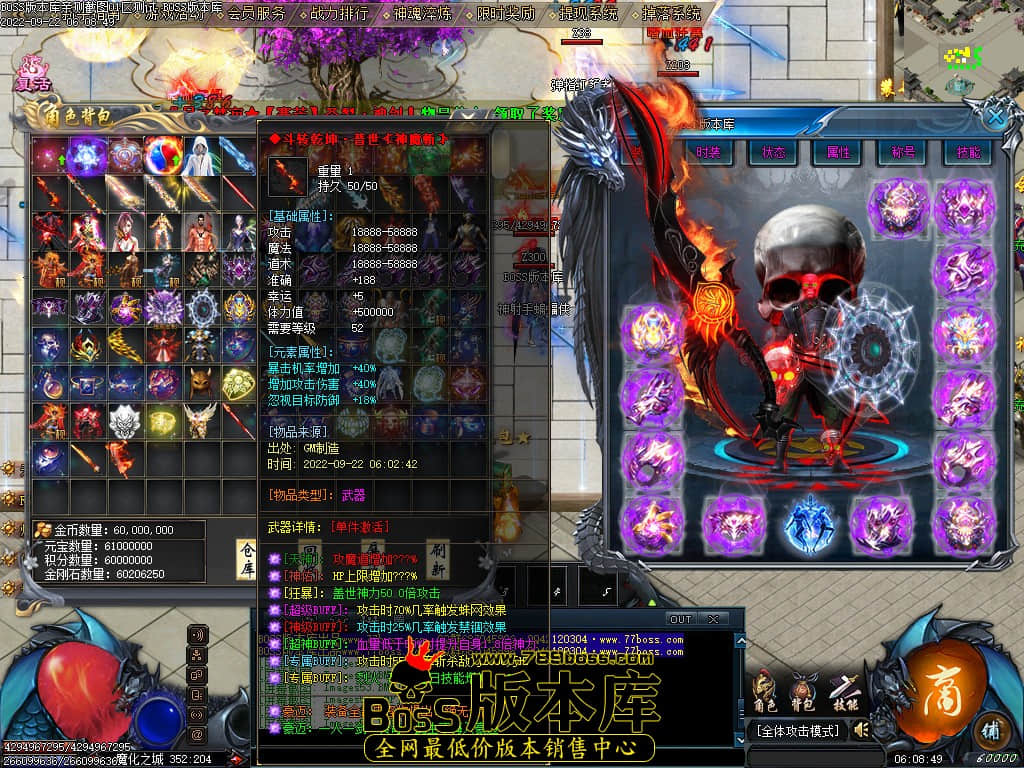The width and height of the screenshot is (1024, 768).
Task: Select the 属性 attributes tab
Action: tap(838, 152)
